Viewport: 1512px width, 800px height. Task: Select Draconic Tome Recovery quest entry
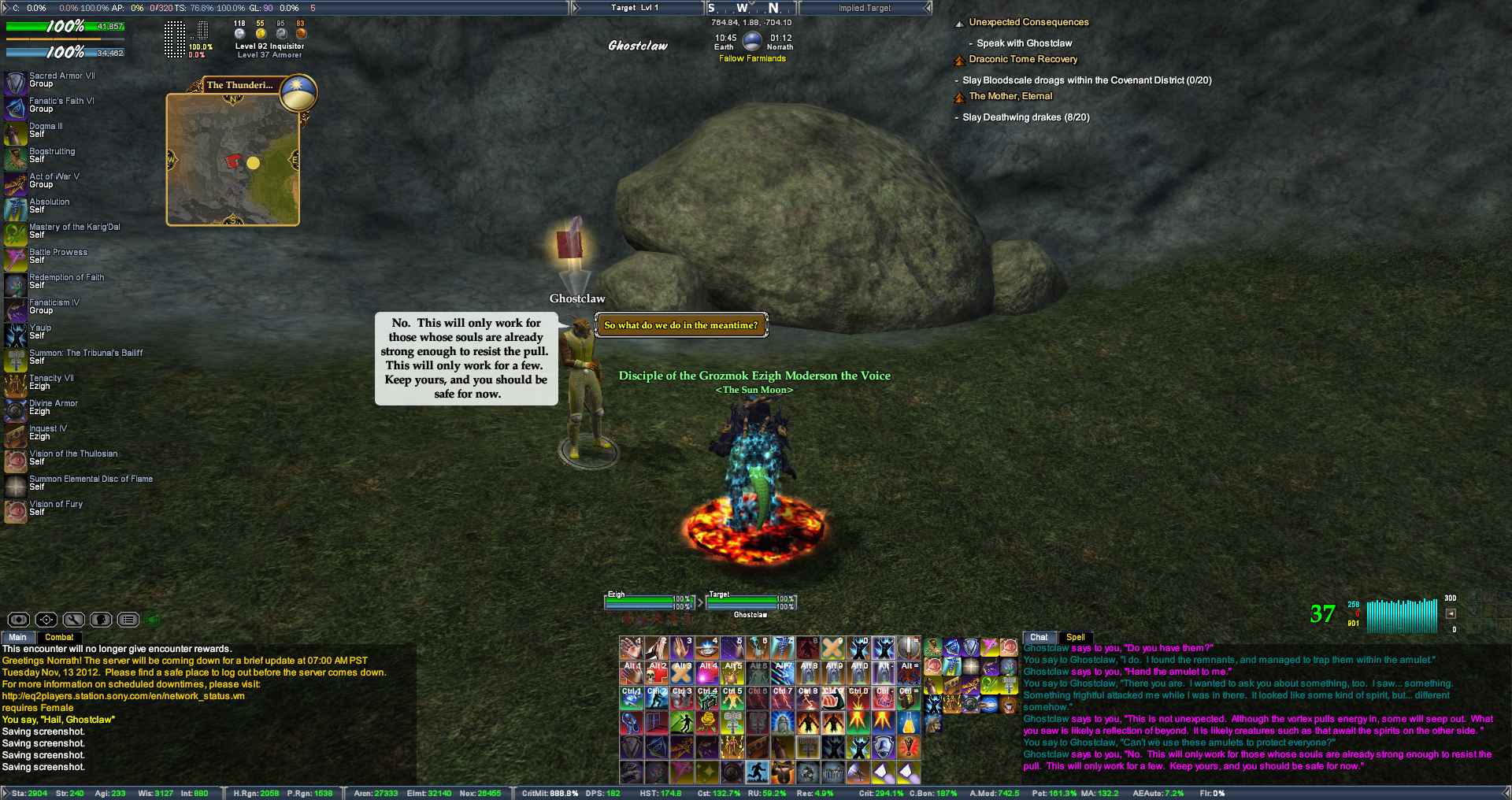coord(1023,59)
